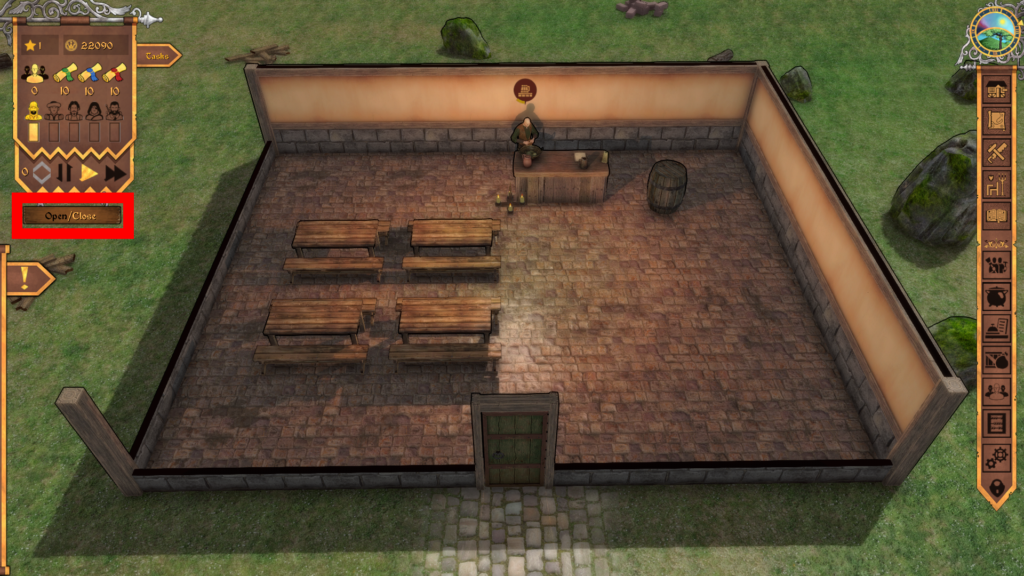Click the Open/Close tavern button
Viewport: 1024px width, 576px height.
pos(71,215)
